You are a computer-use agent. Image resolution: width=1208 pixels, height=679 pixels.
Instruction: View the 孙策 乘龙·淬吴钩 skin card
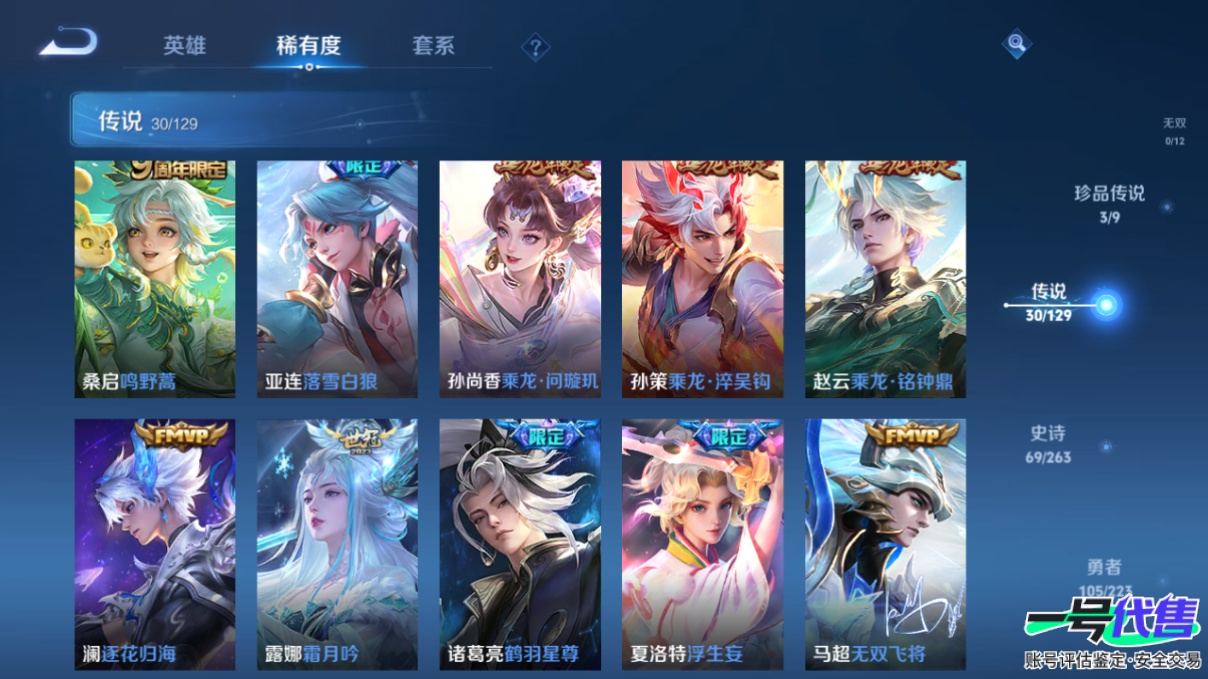702,279
